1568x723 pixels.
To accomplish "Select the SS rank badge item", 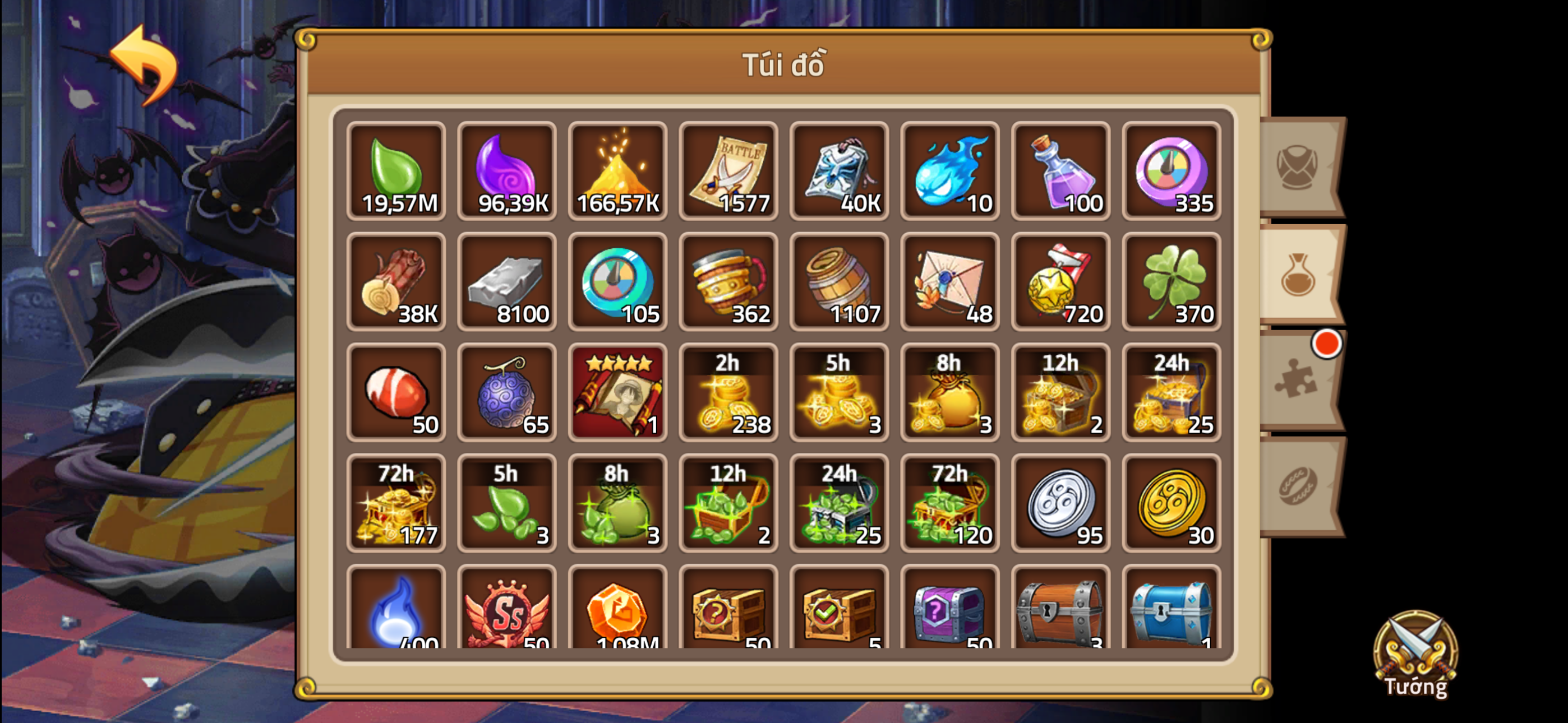I will click(507, 609).
